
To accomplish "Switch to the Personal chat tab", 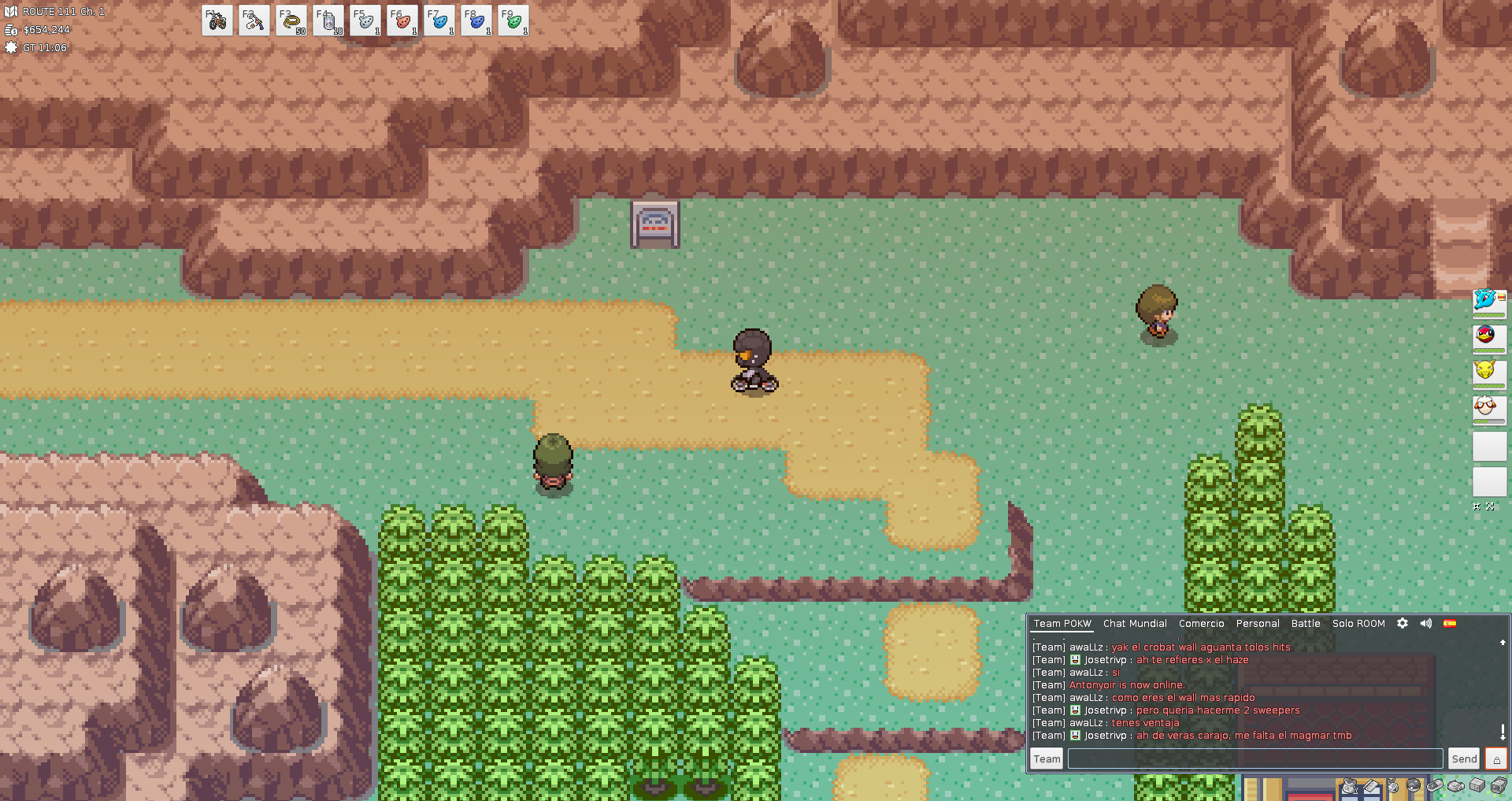I will click(1258, 623).
